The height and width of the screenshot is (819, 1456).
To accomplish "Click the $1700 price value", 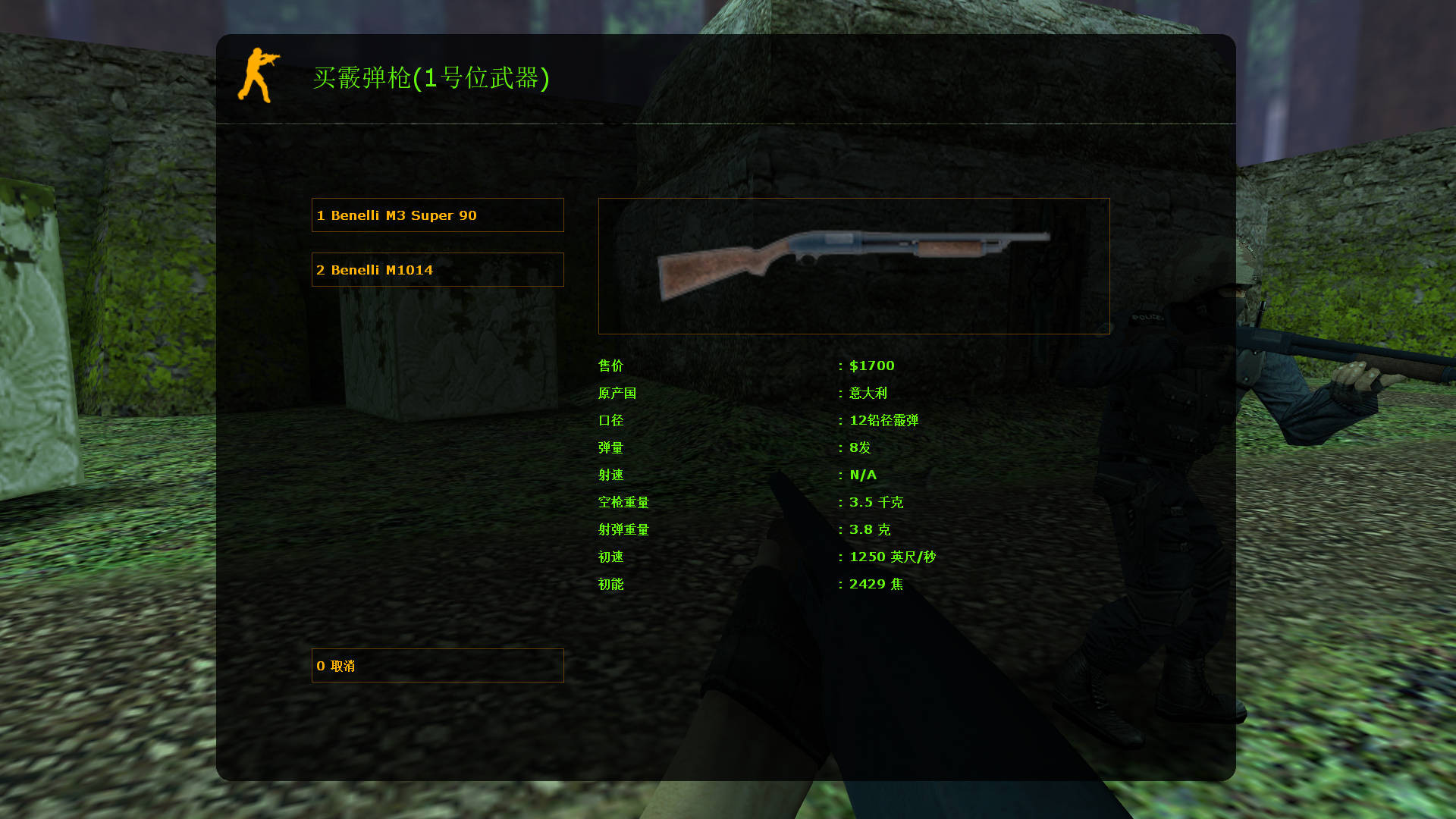I will (x=871, y=366).
